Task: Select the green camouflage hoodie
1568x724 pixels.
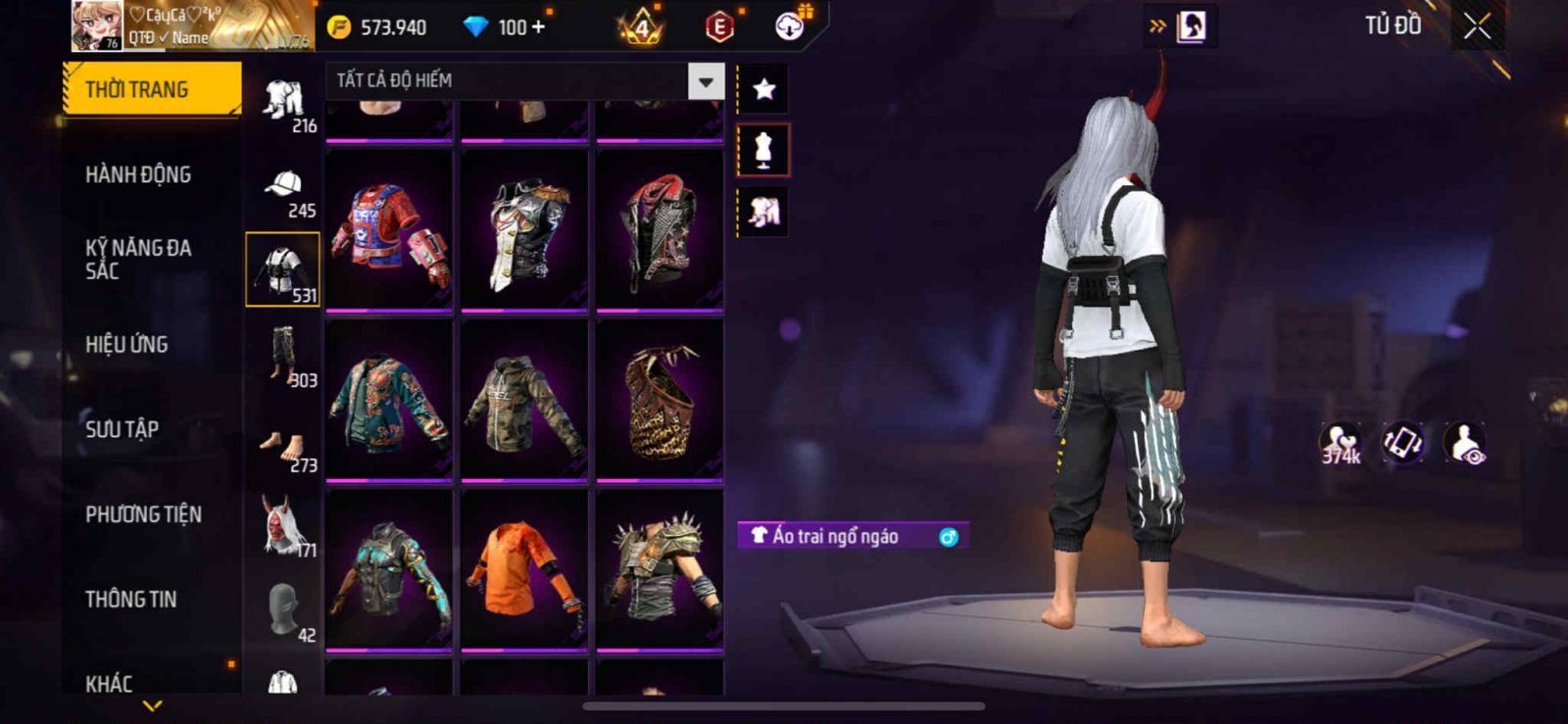Action: (524, 400)
